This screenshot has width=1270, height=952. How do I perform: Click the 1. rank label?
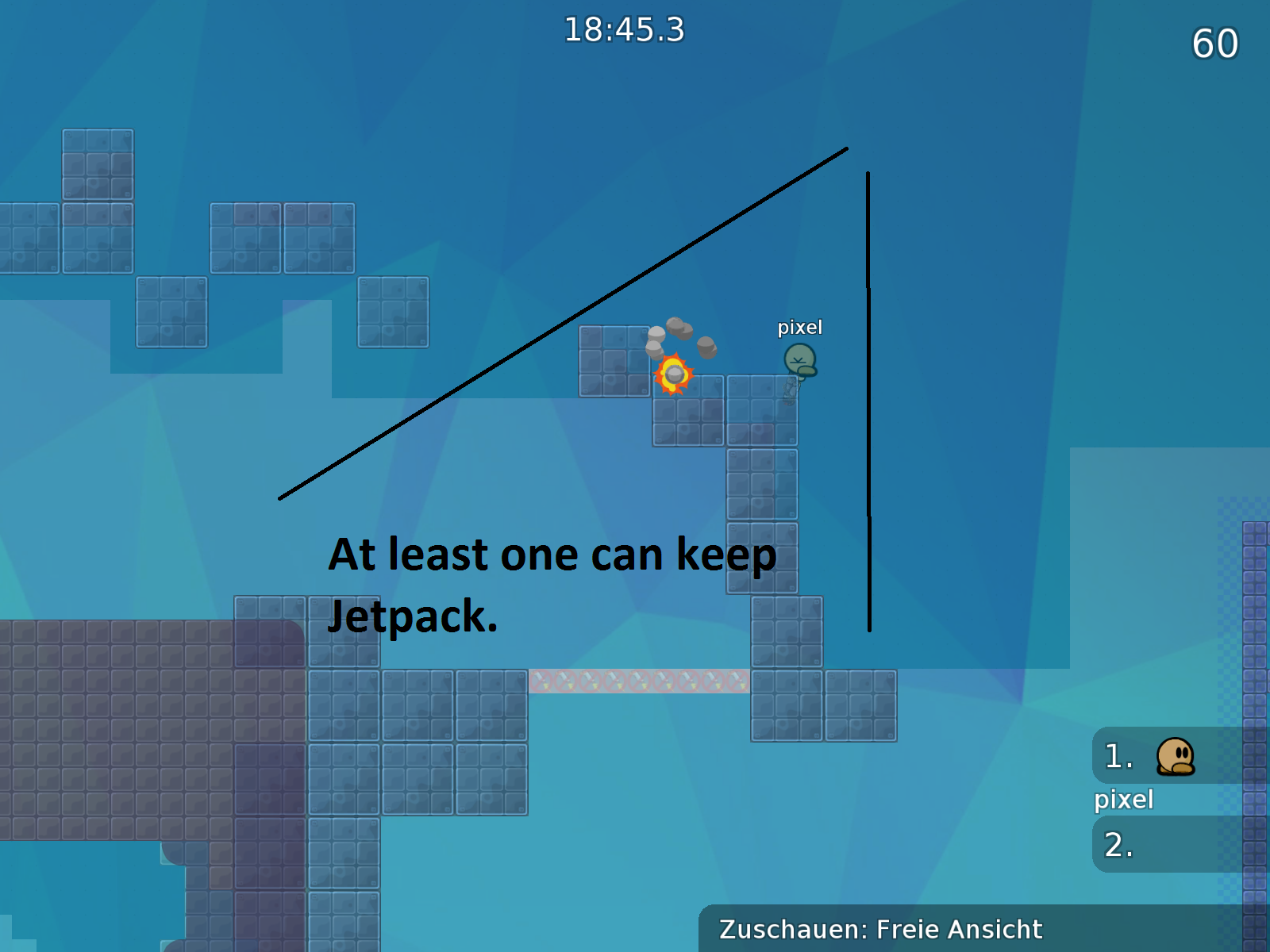pos(1118,758)
